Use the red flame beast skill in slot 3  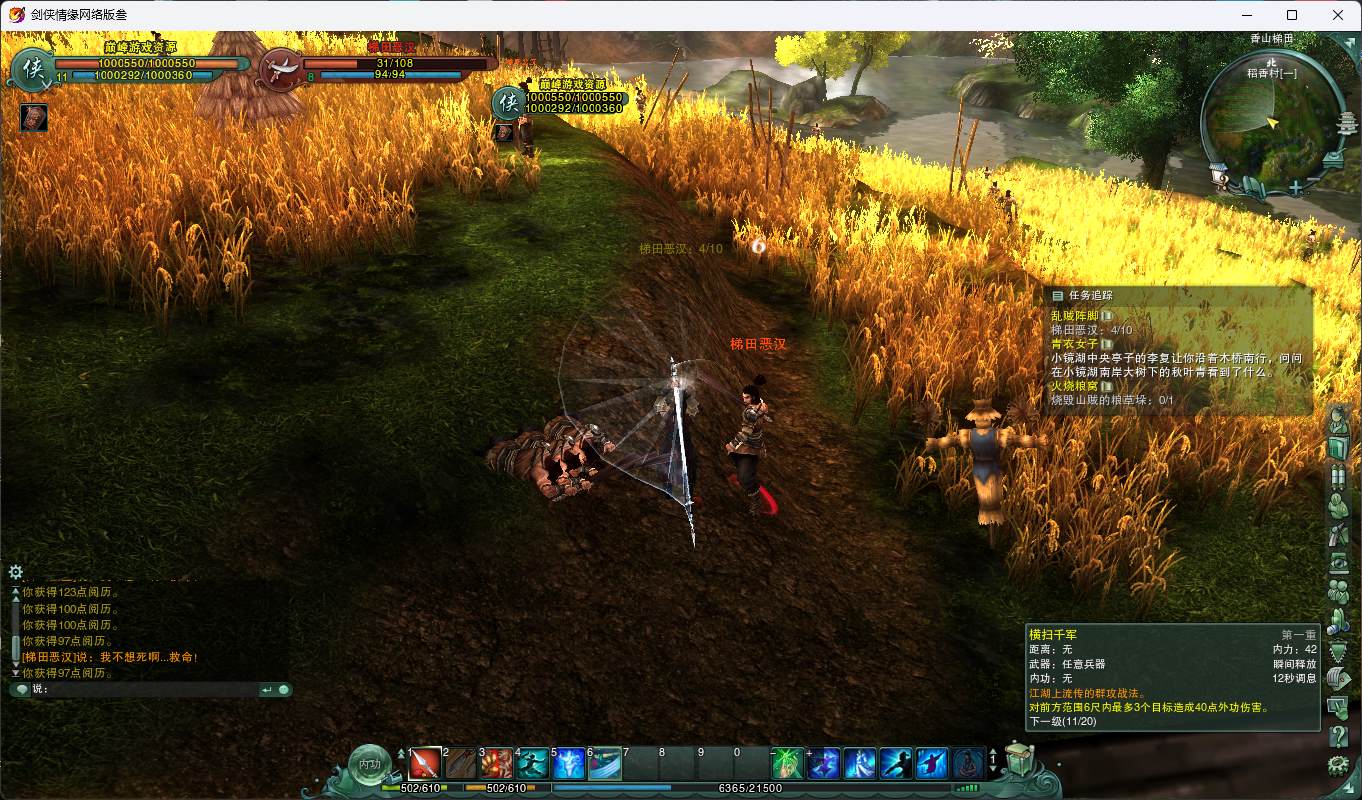tap(497, 764)
